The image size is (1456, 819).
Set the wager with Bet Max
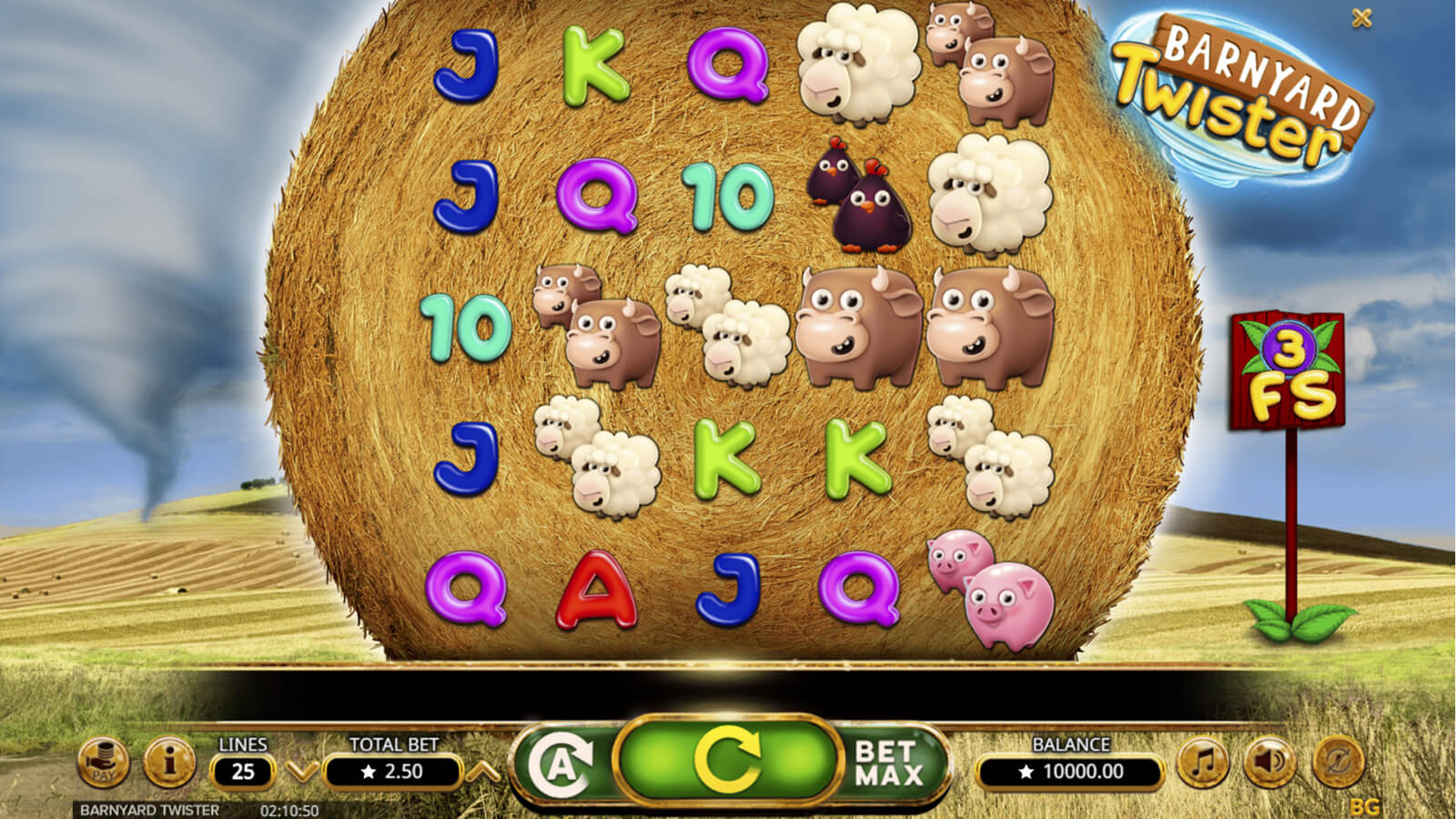[x=888, y=763]
